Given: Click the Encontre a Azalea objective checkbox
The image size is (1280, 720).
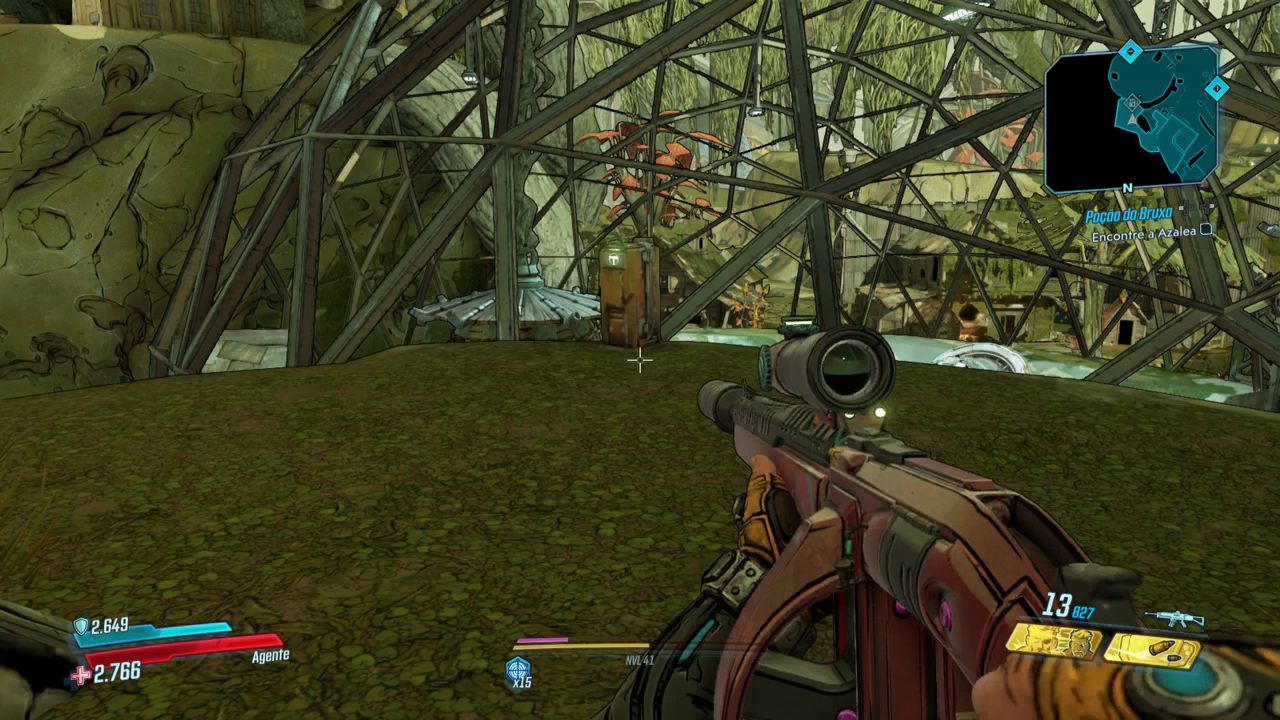Looking at the screenshot, I should (x=1206, y=230).
